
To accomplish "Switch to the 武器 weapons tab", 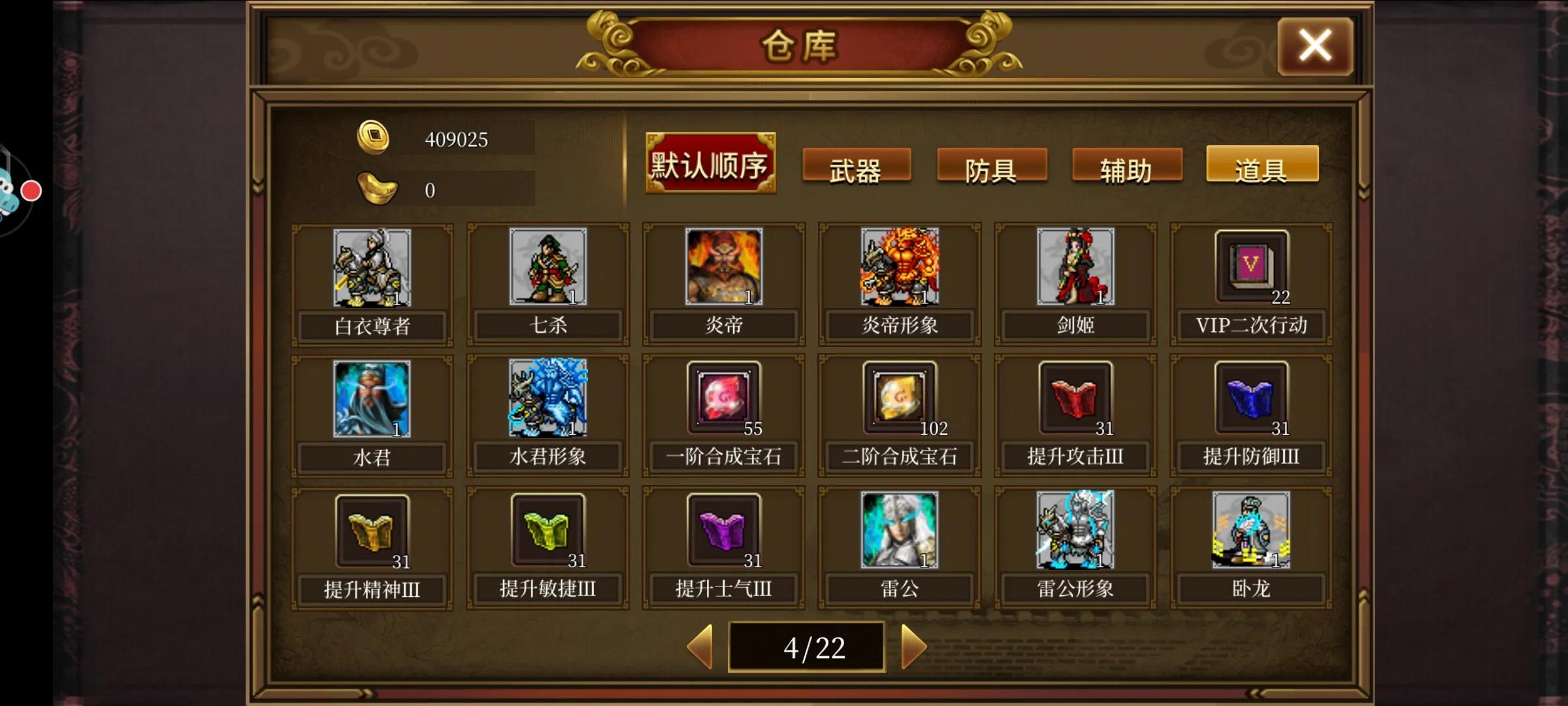I will tap(856, 167).
